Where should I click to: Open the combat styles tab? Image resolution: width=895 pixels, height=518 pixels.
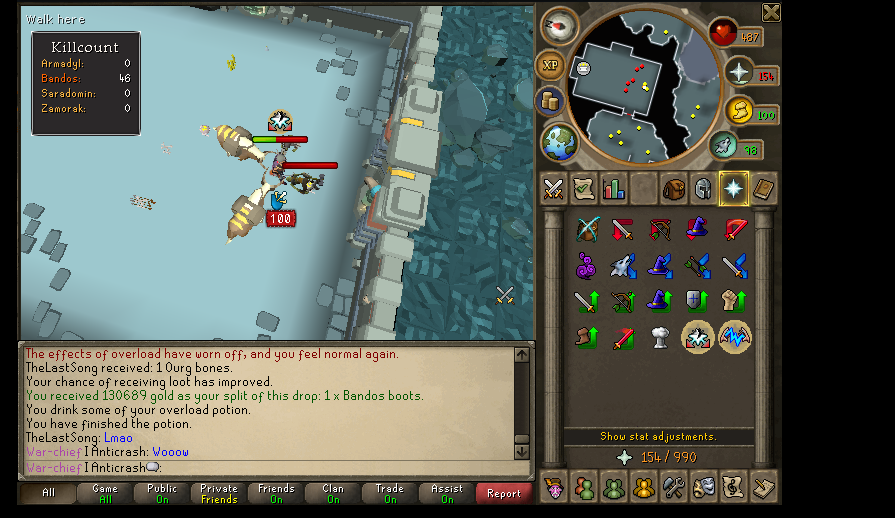[553, 188]
